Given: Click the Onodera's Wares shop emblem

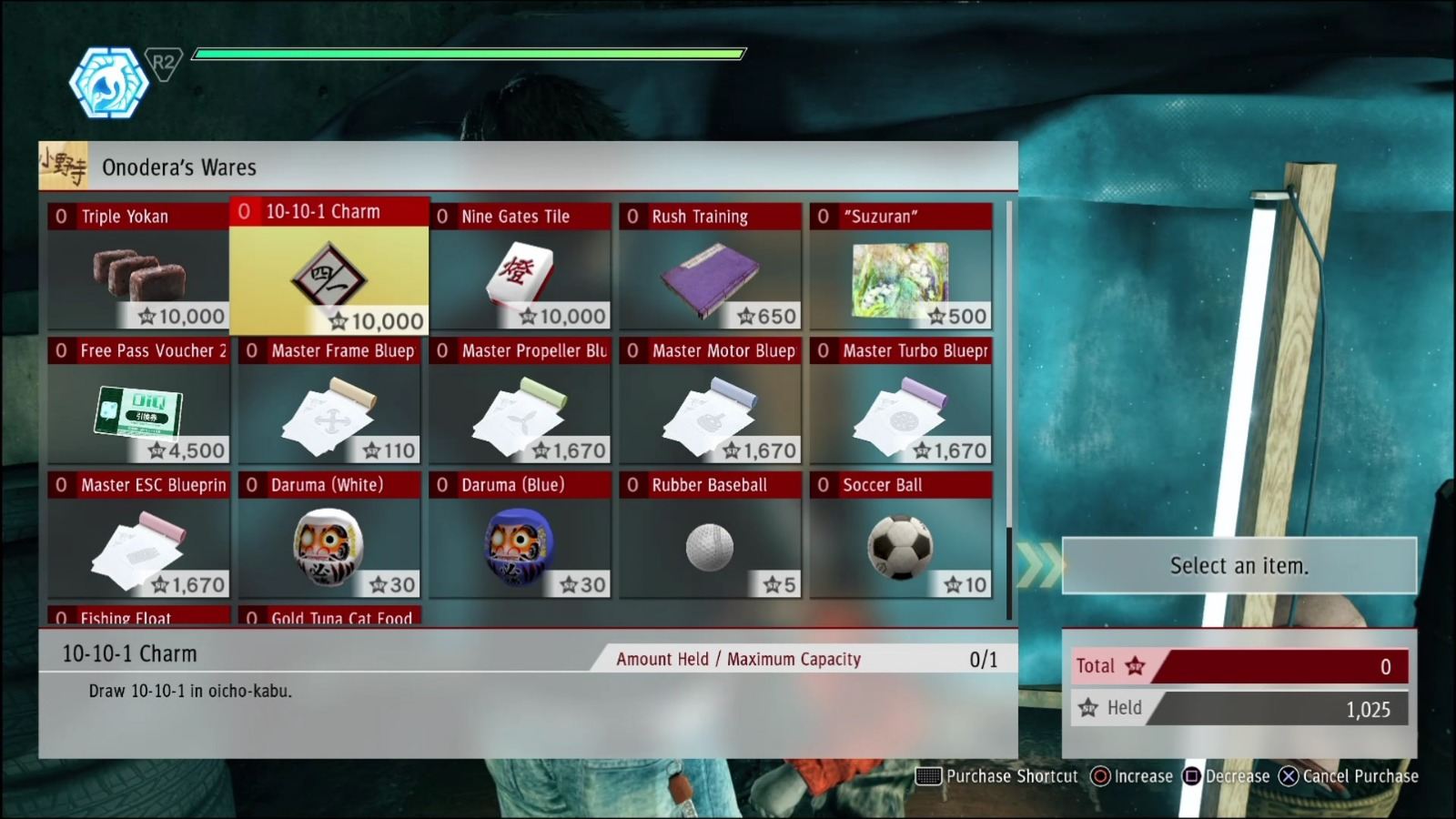Looking at the screenshot, I should pos(64,167).
